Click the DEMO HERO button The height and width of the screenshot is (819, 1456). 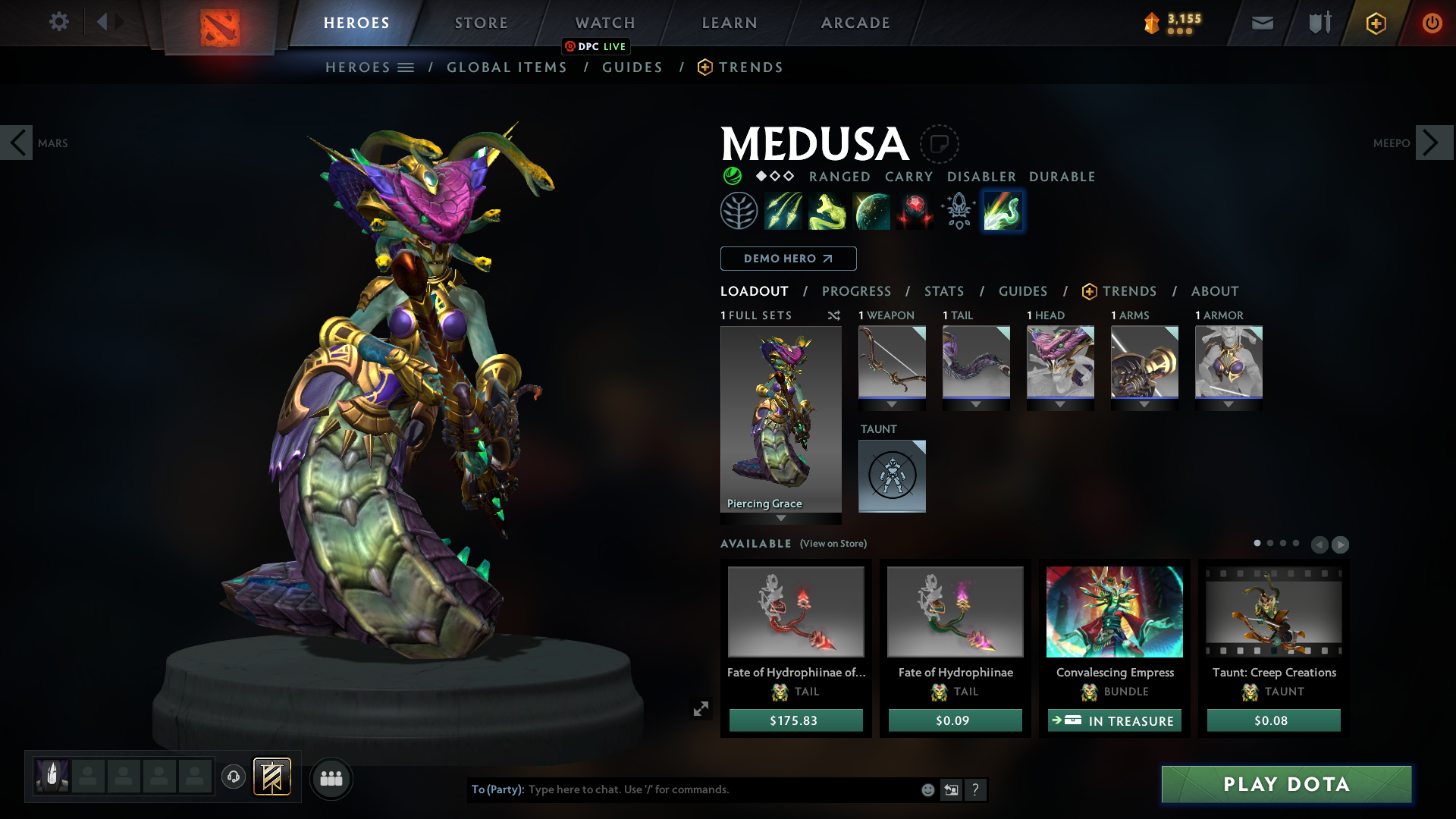[787, 259]
